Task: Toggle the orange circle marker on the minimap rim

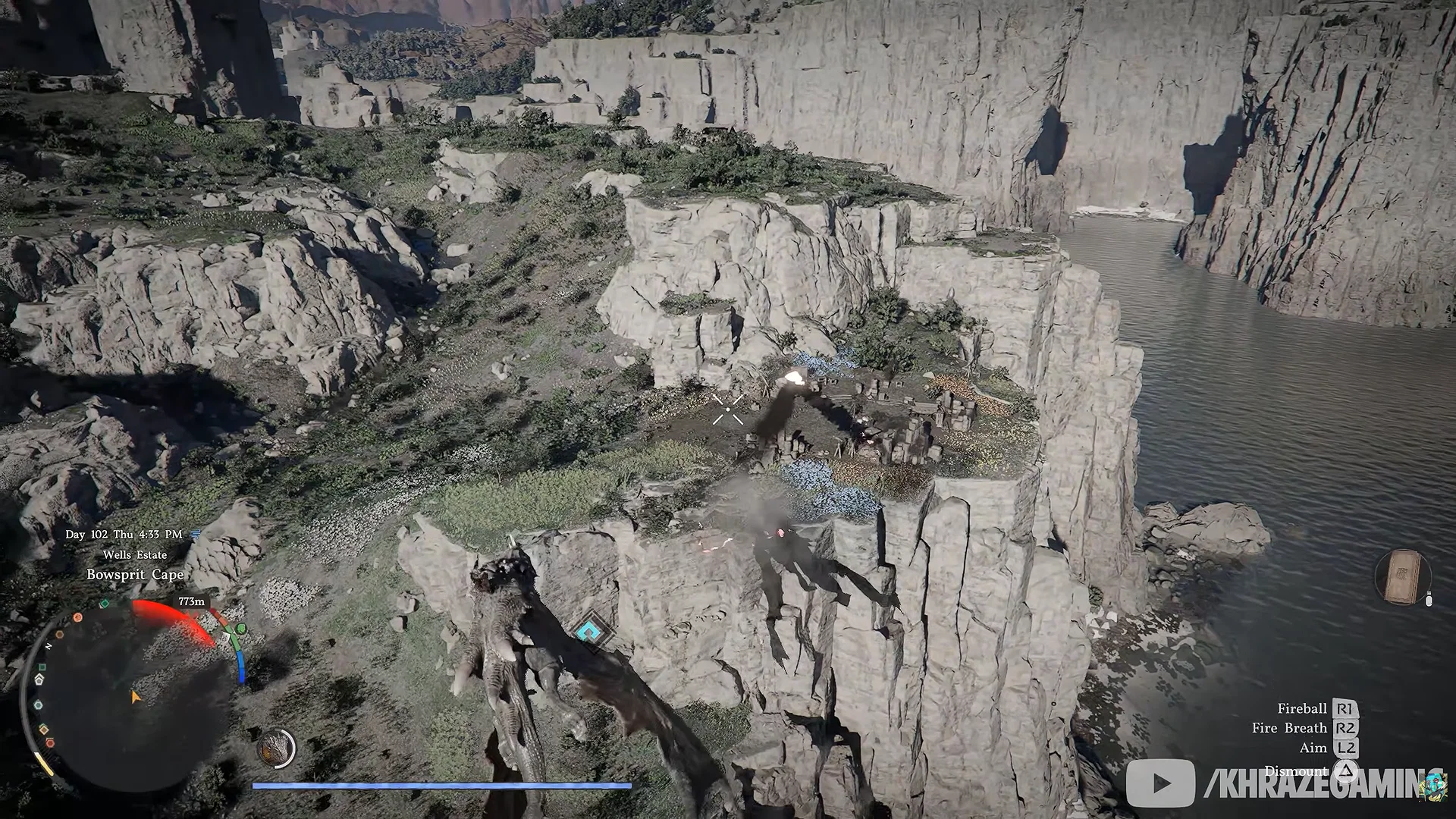Action: [x=77, y=617]
